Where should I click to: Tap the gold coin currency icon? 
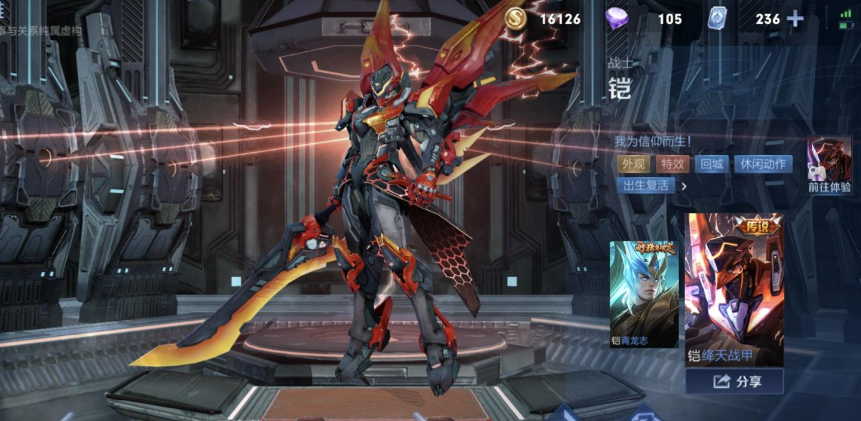pos(517,18)
